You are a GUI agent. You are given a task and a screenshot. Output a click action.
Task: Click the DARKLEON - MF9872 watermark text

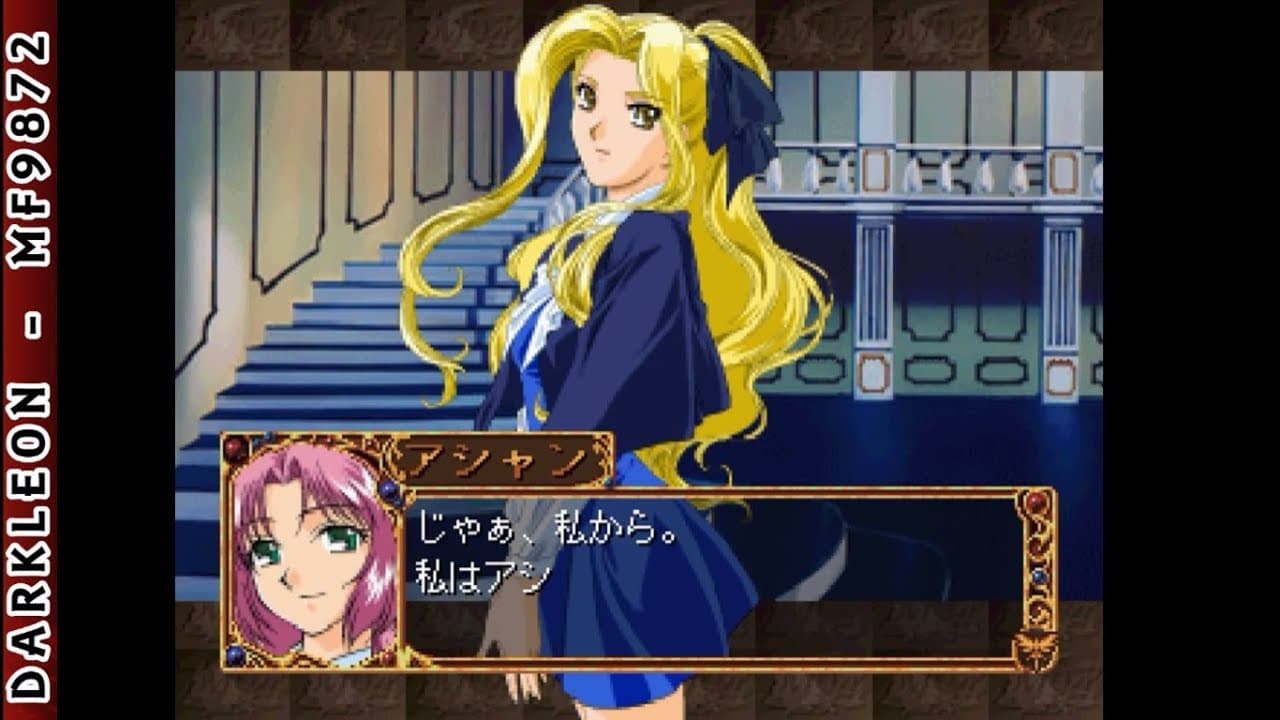coord(27,360)
